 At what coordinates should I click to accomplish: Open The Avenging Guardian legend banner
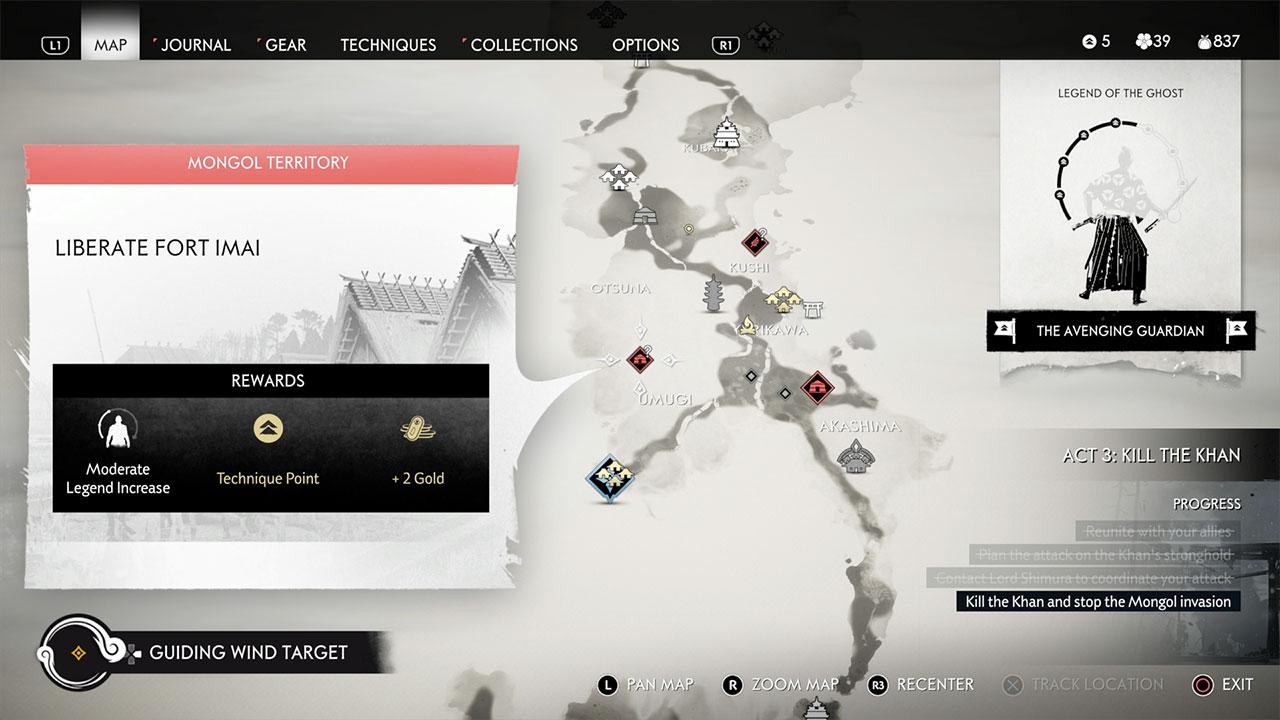(1120, 331)
